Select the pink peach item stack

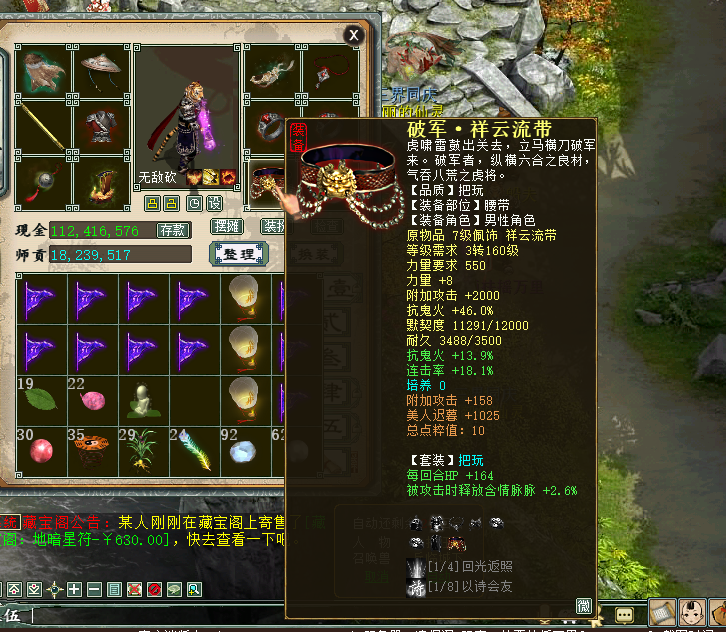click(93, 400)
